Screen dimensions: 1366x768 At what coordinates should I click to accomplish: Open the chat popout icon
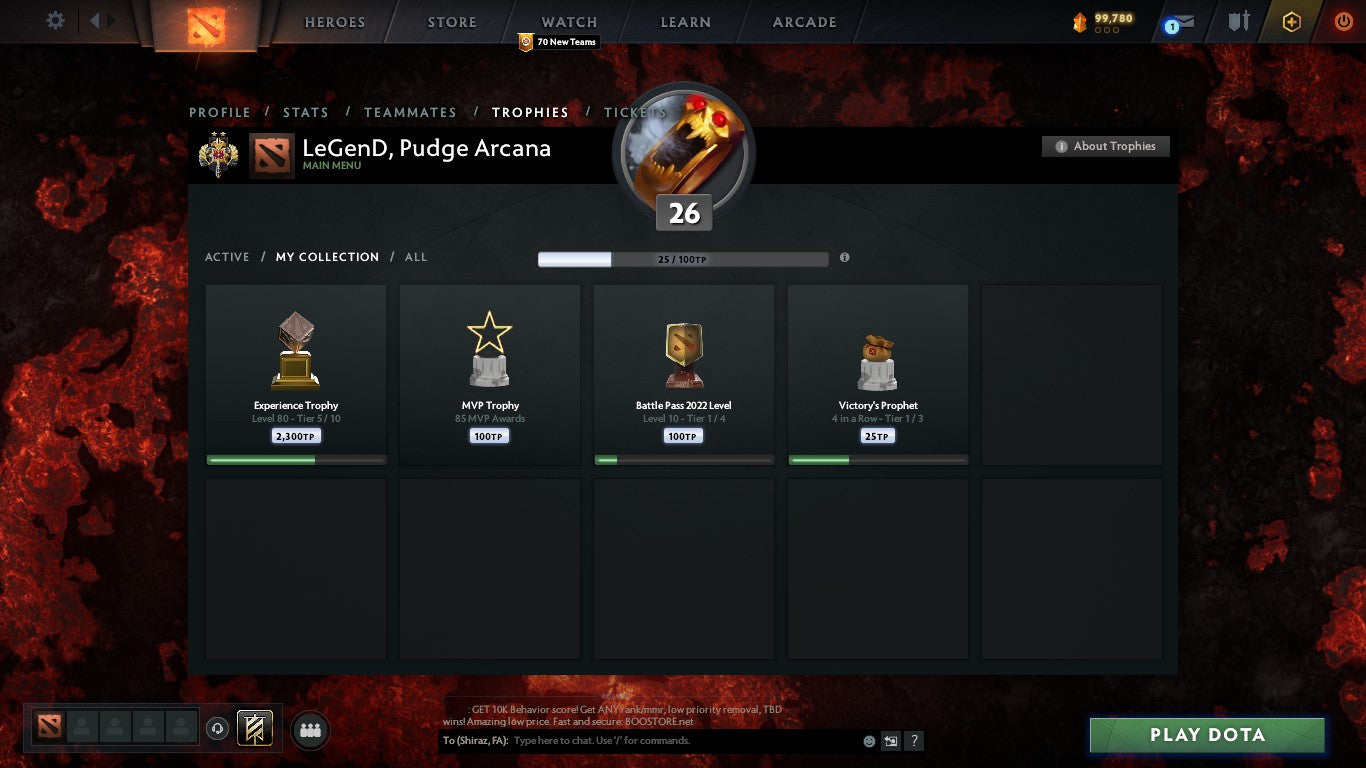pyautogui.click(x=889, y=741)
